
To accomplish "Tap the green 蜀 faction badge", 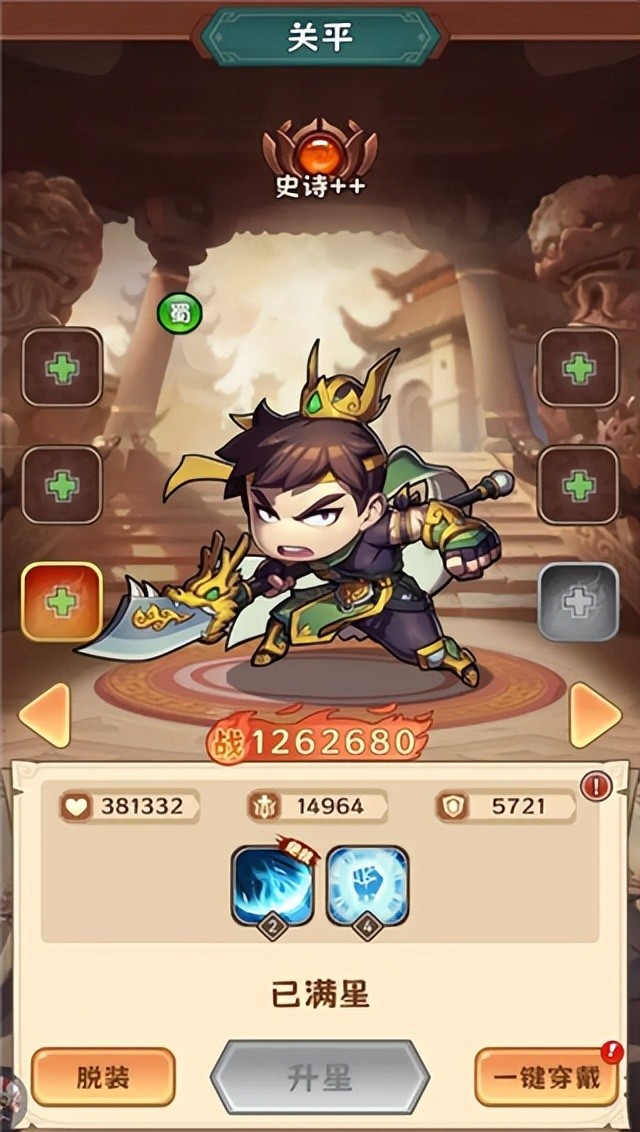I will click(x=180, y=314).
